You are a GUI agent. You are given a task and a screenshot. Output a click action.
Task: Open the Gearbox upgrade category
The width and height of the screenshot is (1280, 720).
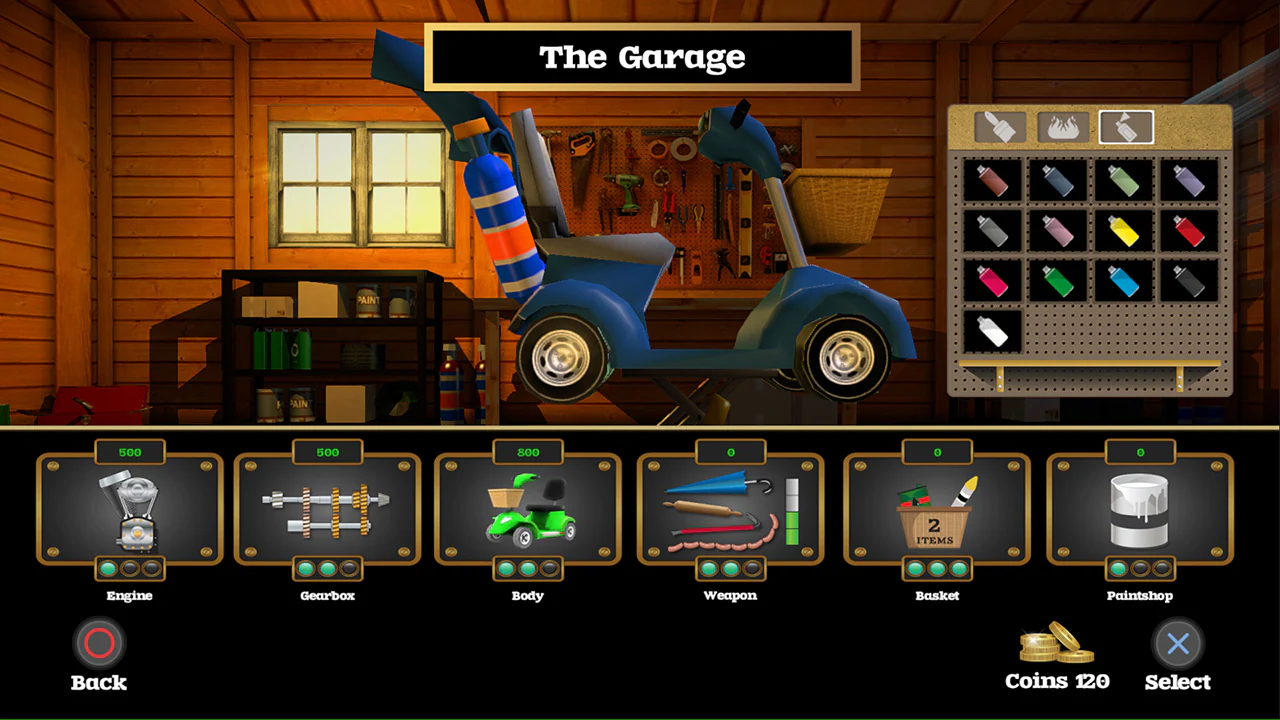point(327,510)
